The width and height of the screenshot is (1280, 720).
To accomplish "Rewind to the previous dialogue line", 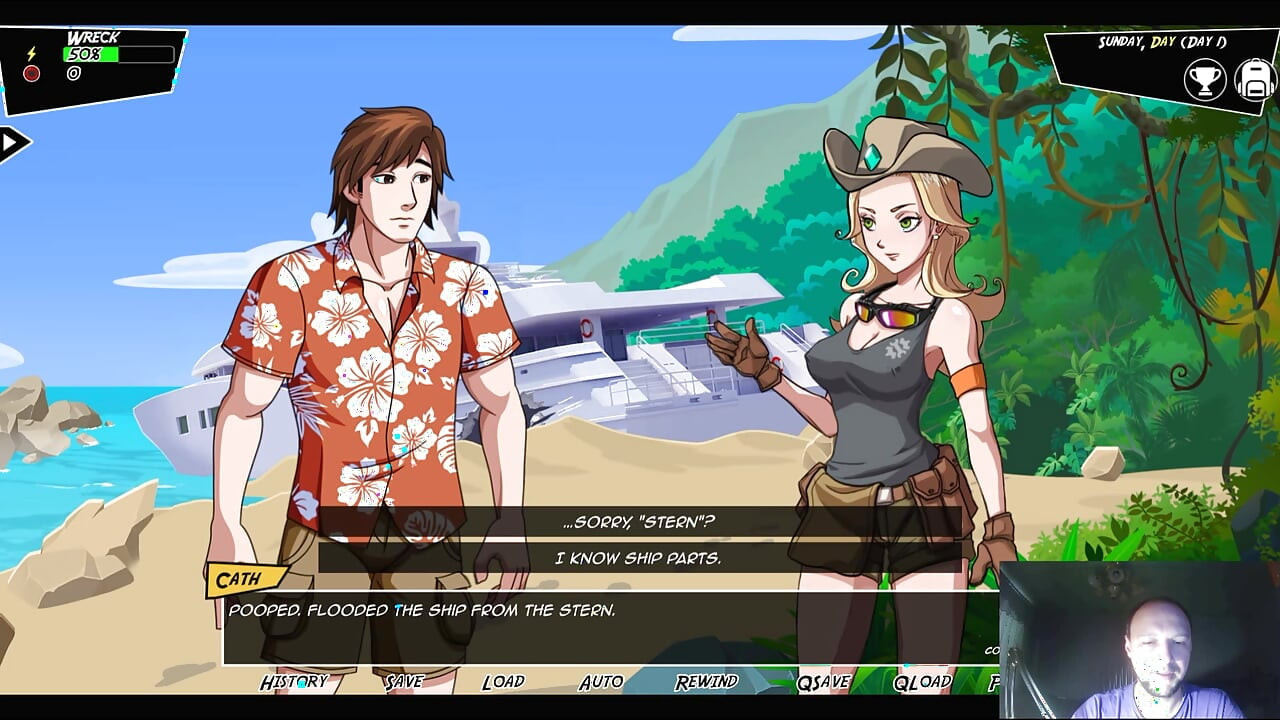I will point(706,682).
